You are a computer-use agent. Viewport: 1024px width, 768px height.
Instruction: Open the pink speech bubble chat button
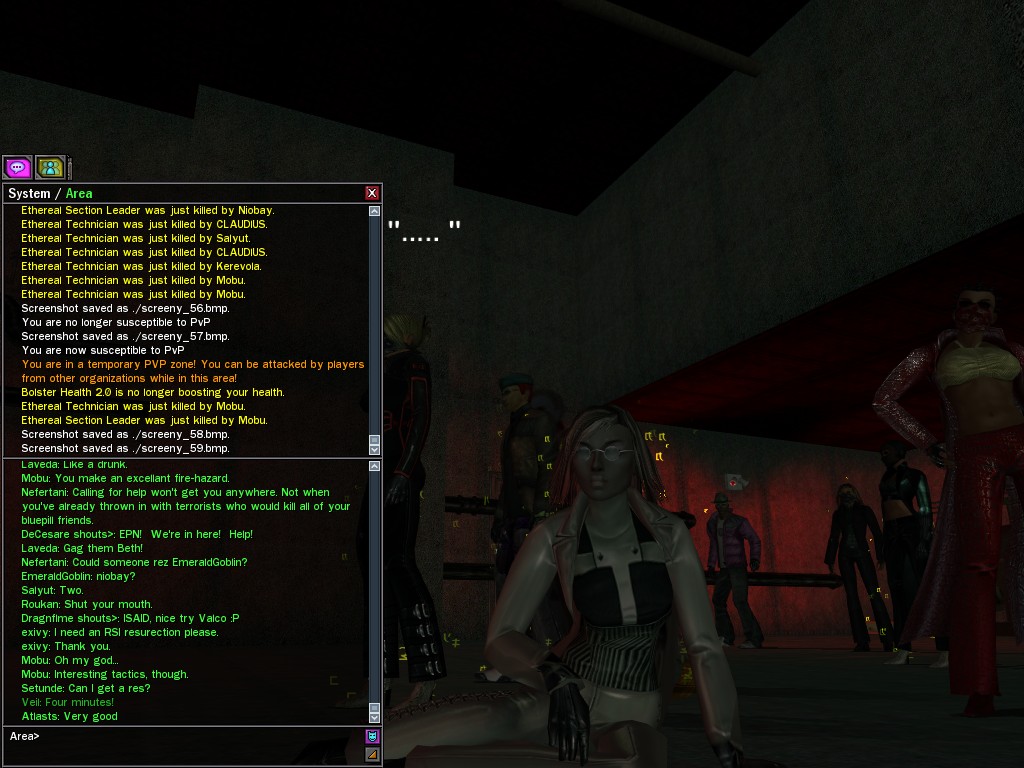click(17, 168)
